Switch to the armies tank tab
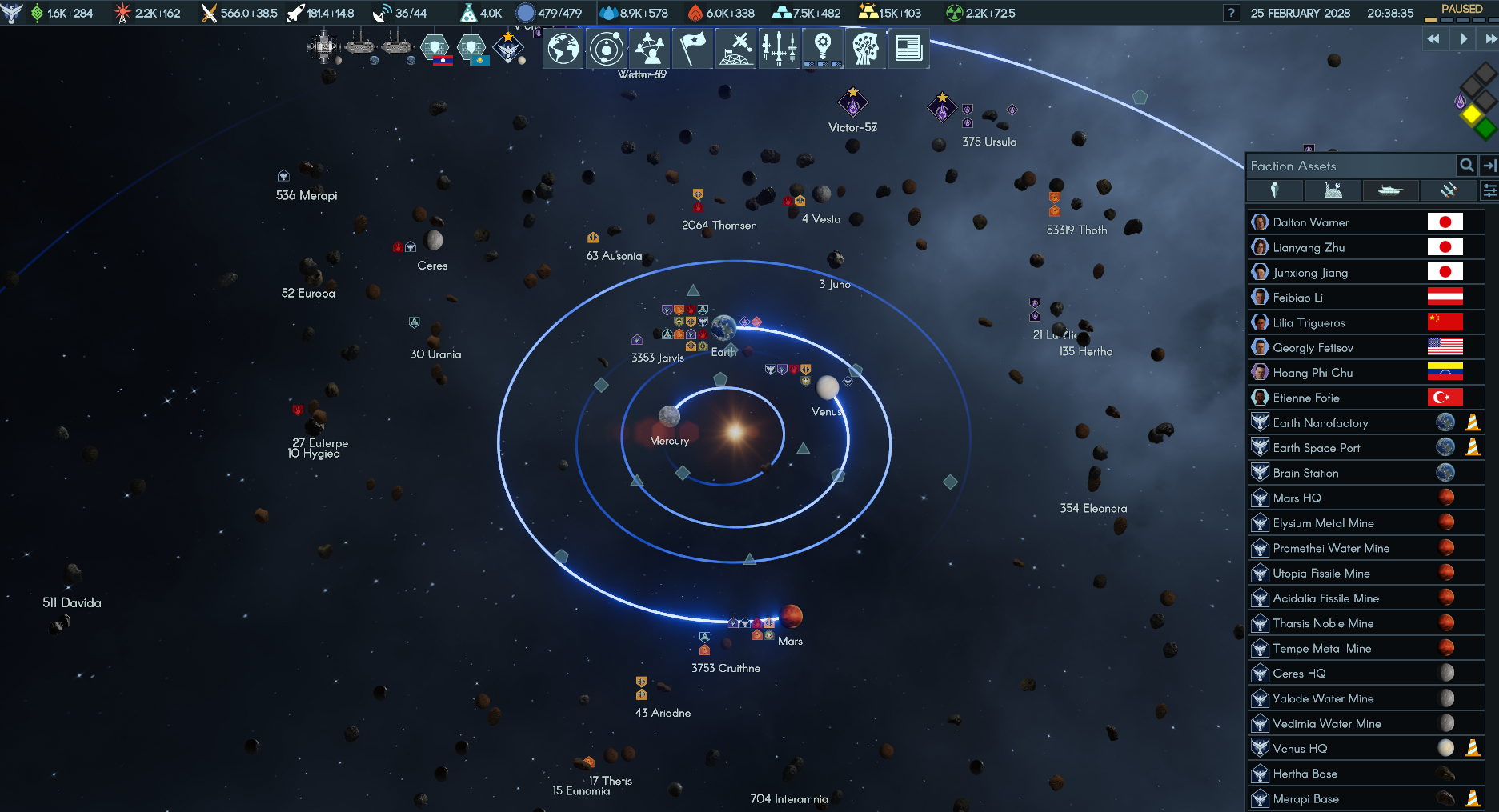 1390,190
